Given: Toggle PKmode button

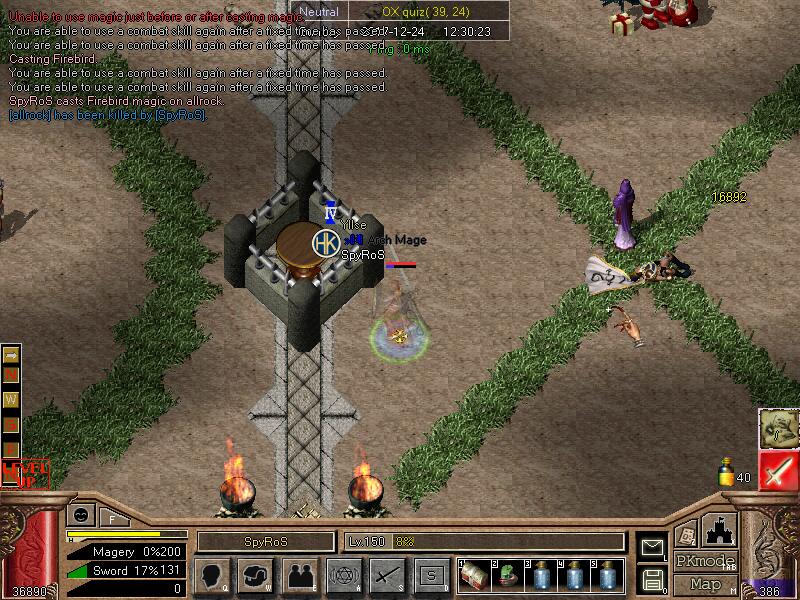Looking at the screenshot, I should tap(706, 562).
